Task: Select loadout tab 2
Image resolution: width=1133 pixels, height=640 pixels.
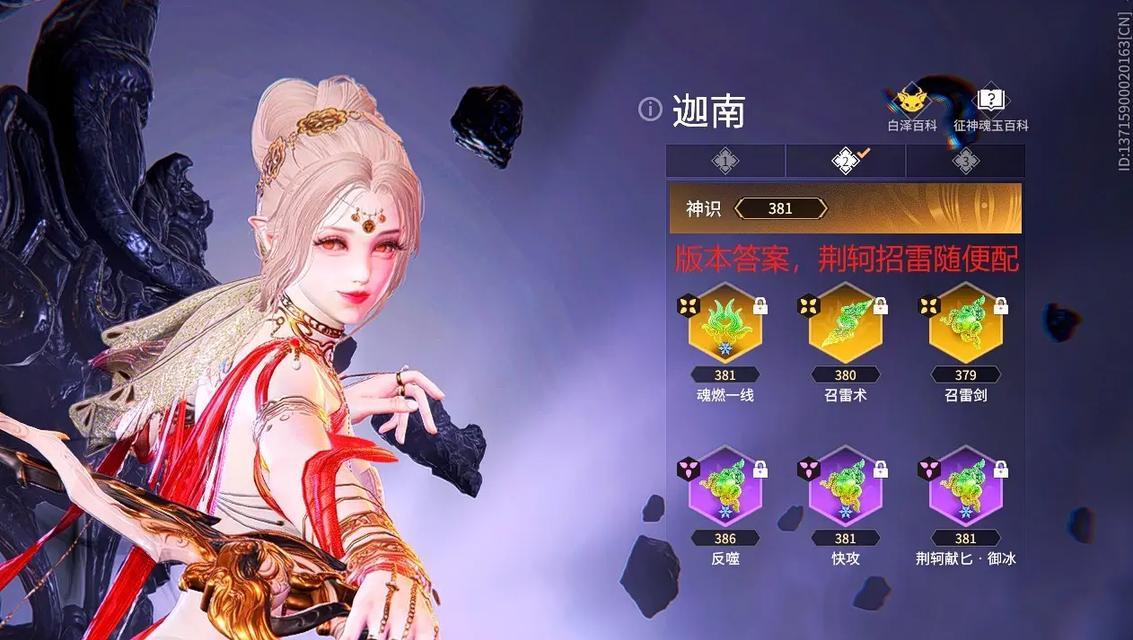Action: (x=846, y=160)
